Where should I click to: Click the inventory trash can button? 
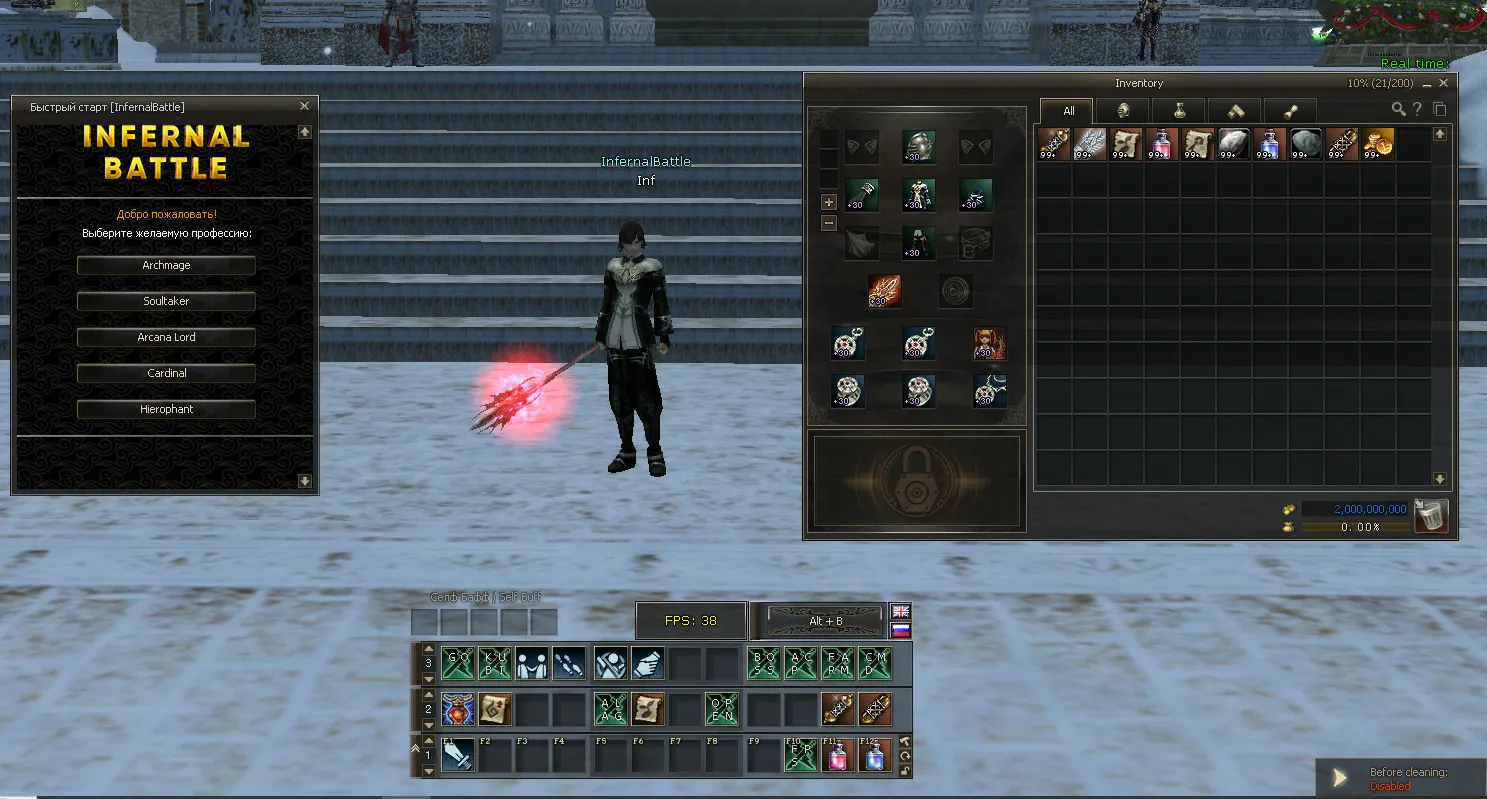(x=1431, y=516)
